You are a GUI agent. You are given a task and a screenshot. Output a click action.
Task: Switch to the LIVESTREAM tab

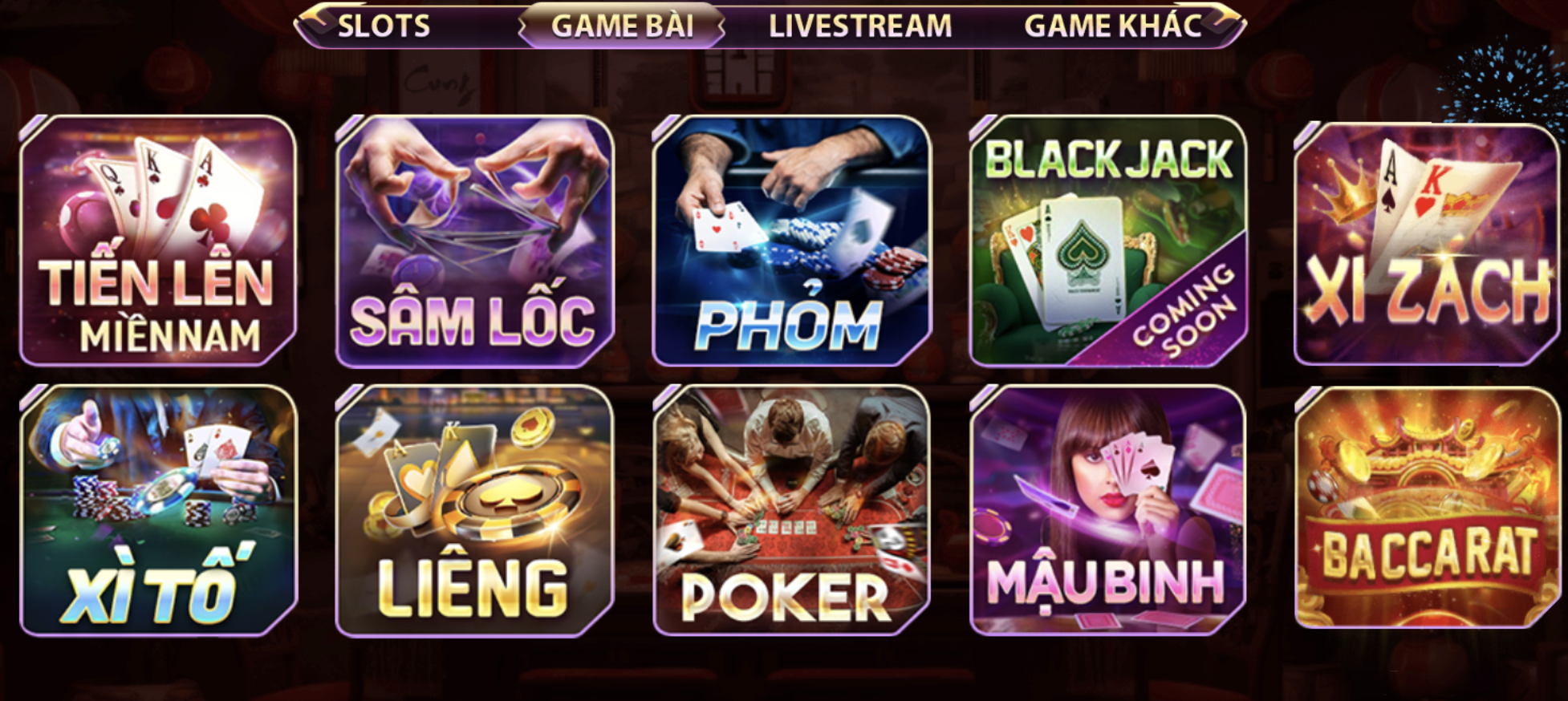(861, 24)
